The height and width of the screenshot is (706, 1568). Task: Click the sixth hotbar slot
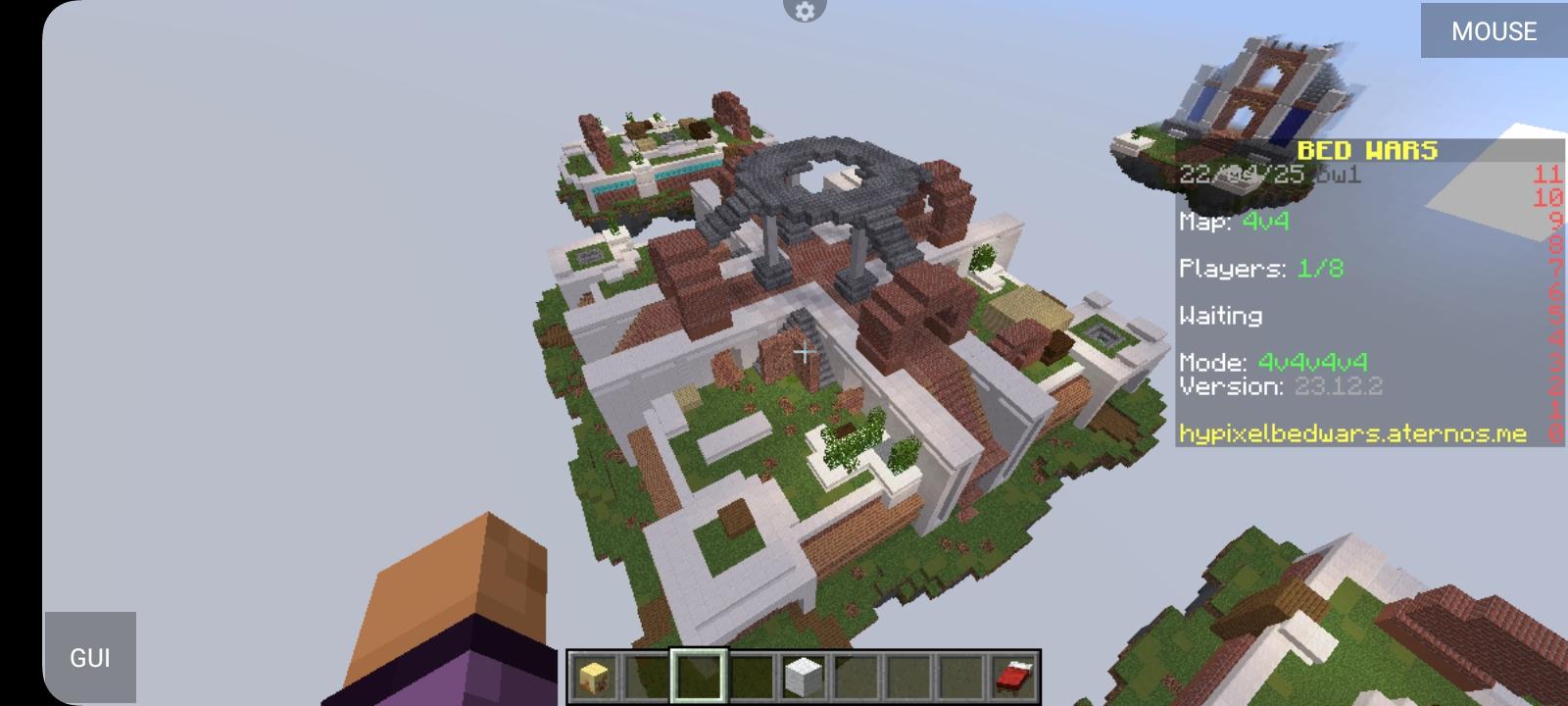(x=856, y=678)
